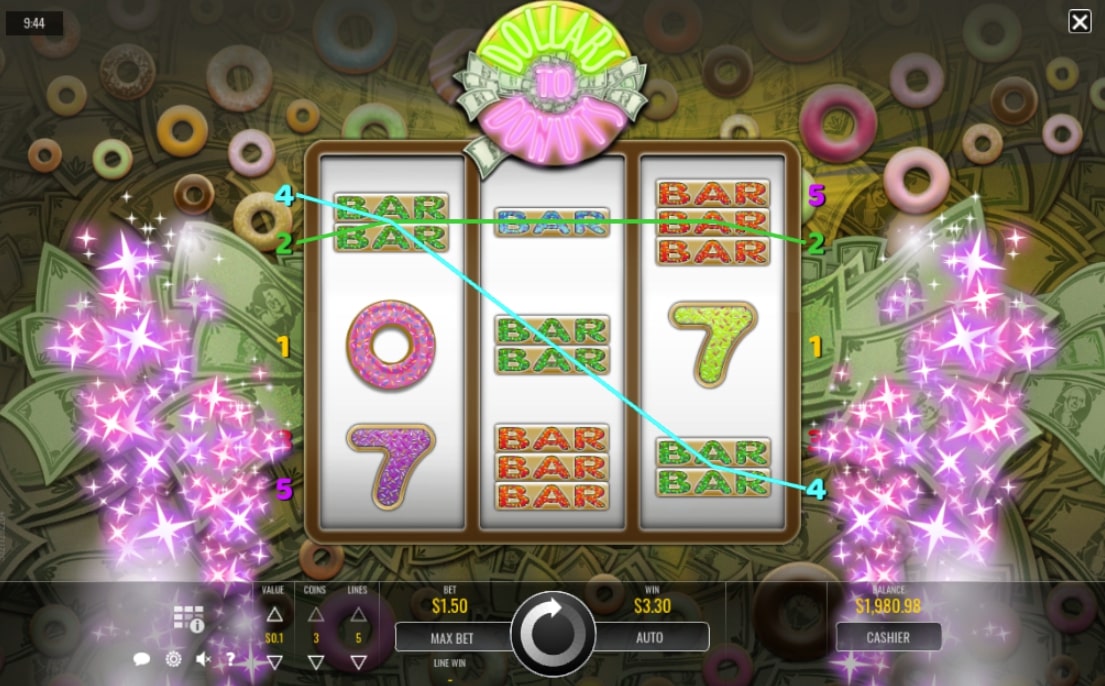Toggle sound with the muted speaker icon
Screen dimensions: 1105x686
pos(203,659)
